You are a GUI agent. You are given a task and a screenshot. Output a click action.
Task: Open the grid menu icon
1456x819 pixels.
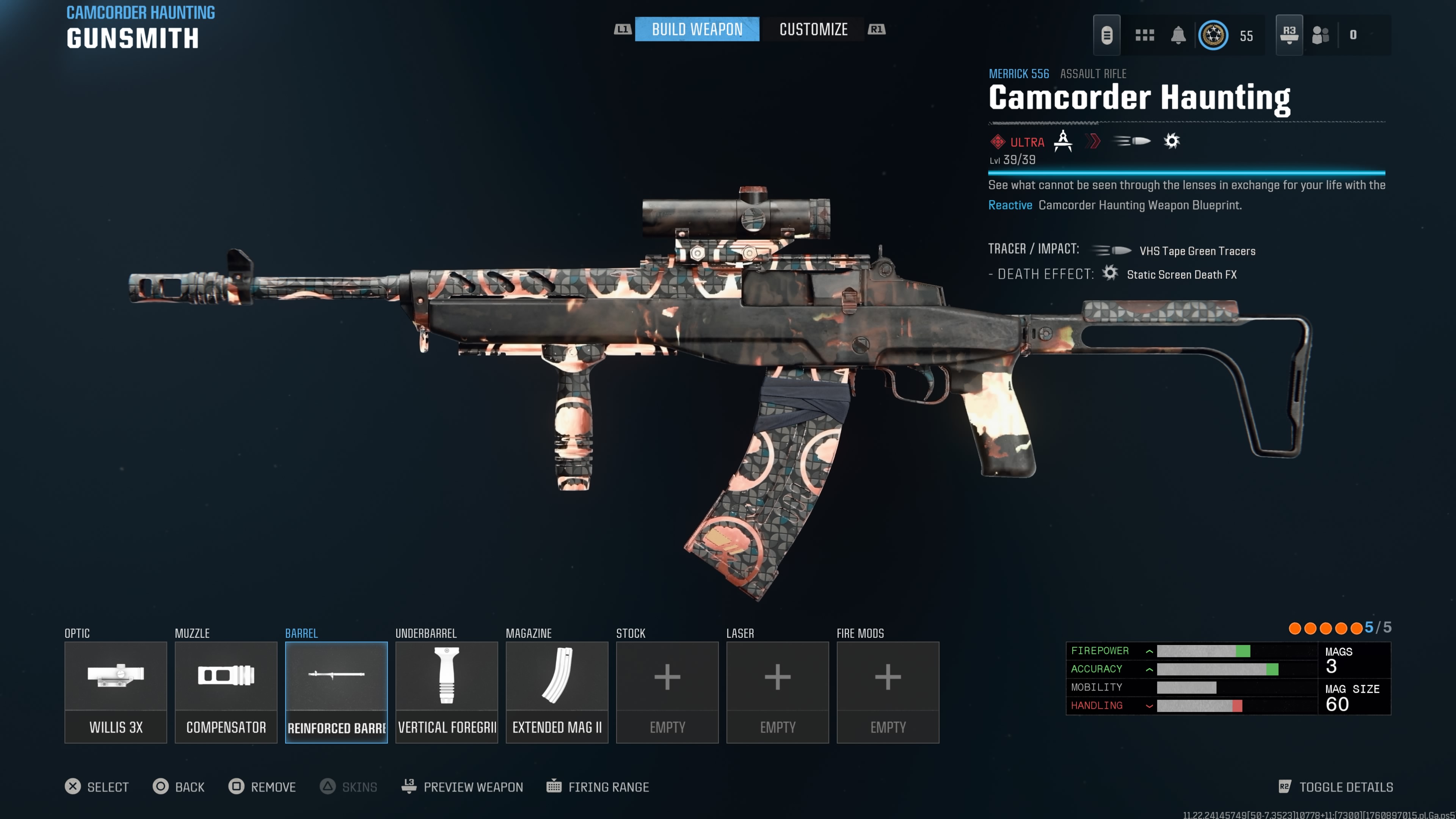(x=1145, y=35)
